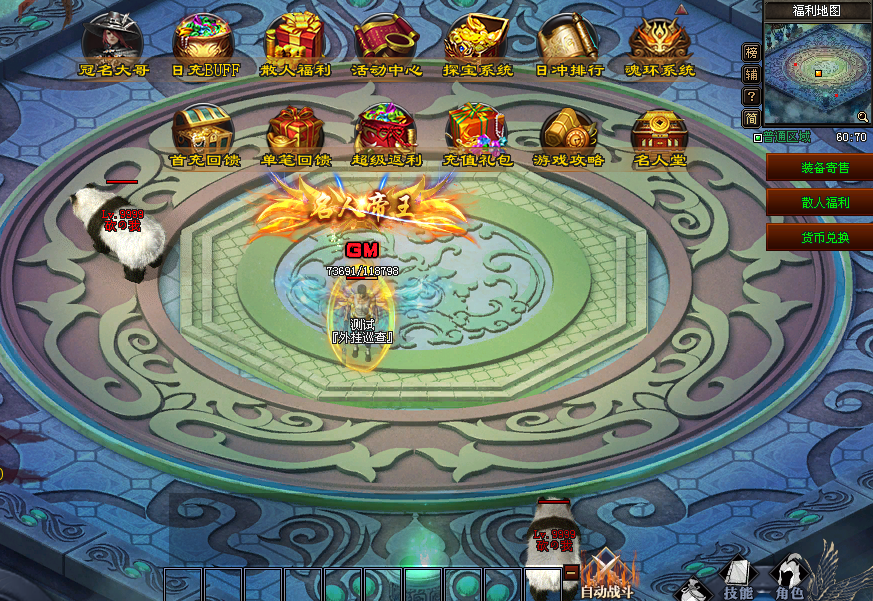Click the 榜 ranking button beside minimap
Viewport: 873px width, 601px height.
[x=752, y=51]
